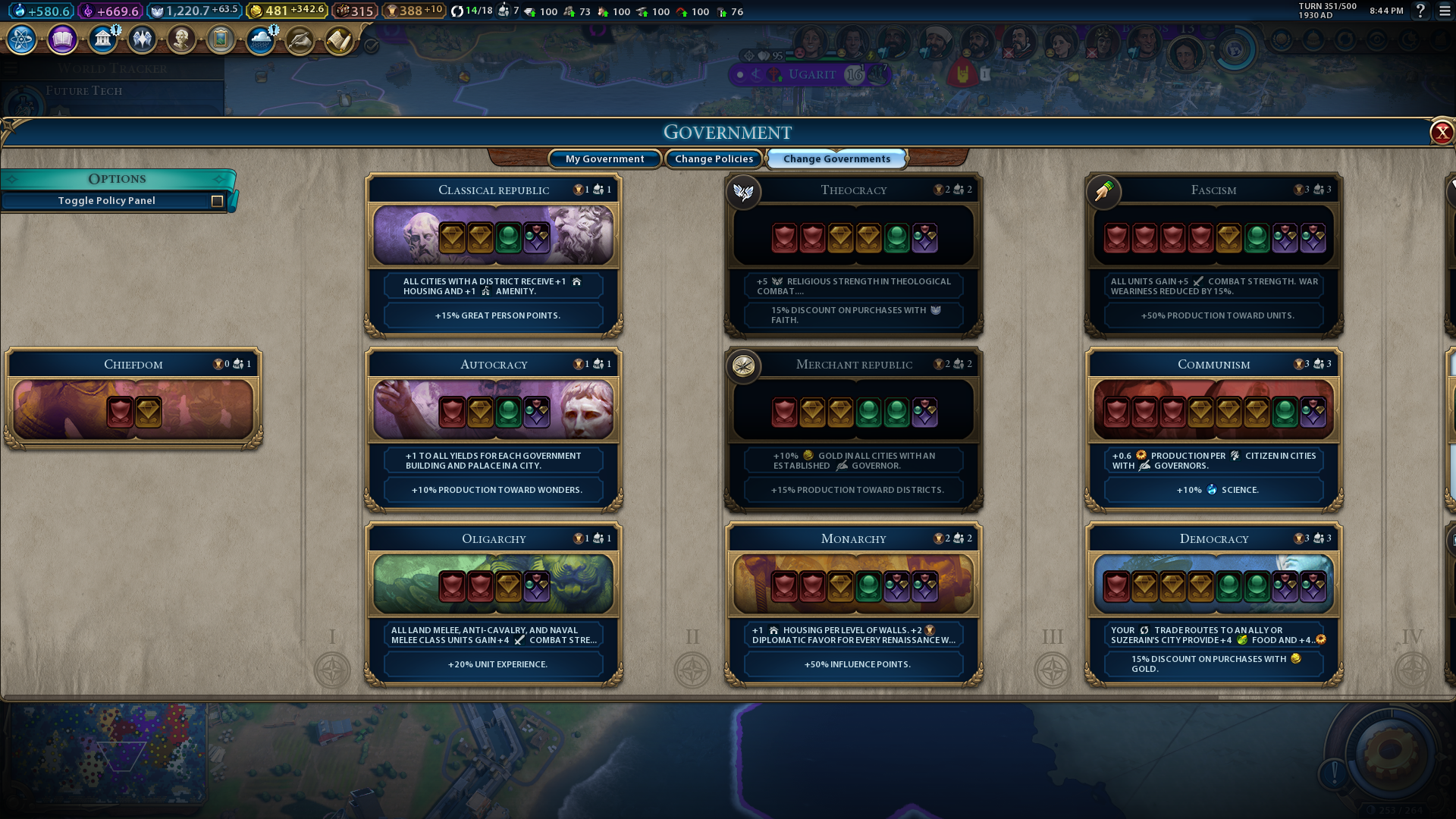Open the research tree atom icon
The width and height of the screenshot is (1456, 819).
coord(22,39)
